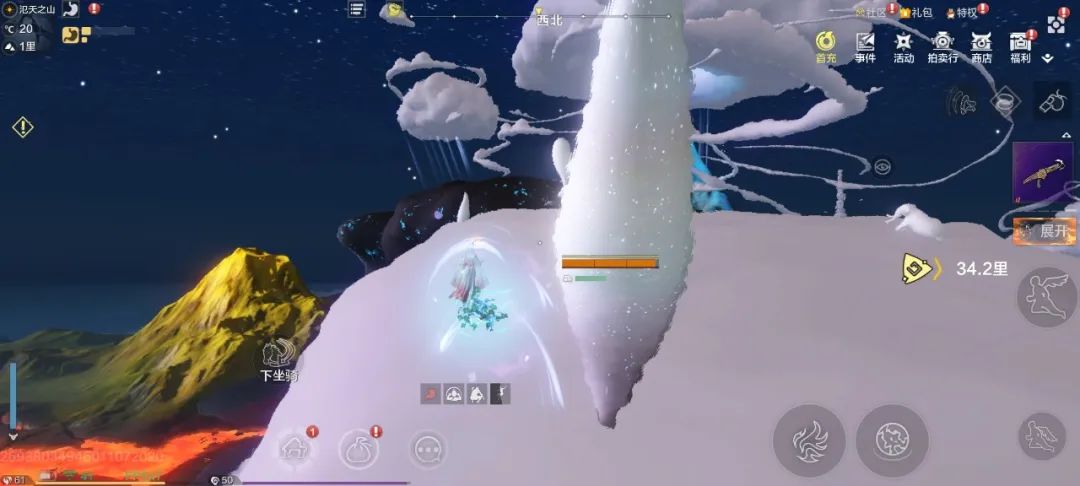Open the list menu beside the compass
Image resolution: width=1080 pixels, height=486 pixels.
coord(357,9)
